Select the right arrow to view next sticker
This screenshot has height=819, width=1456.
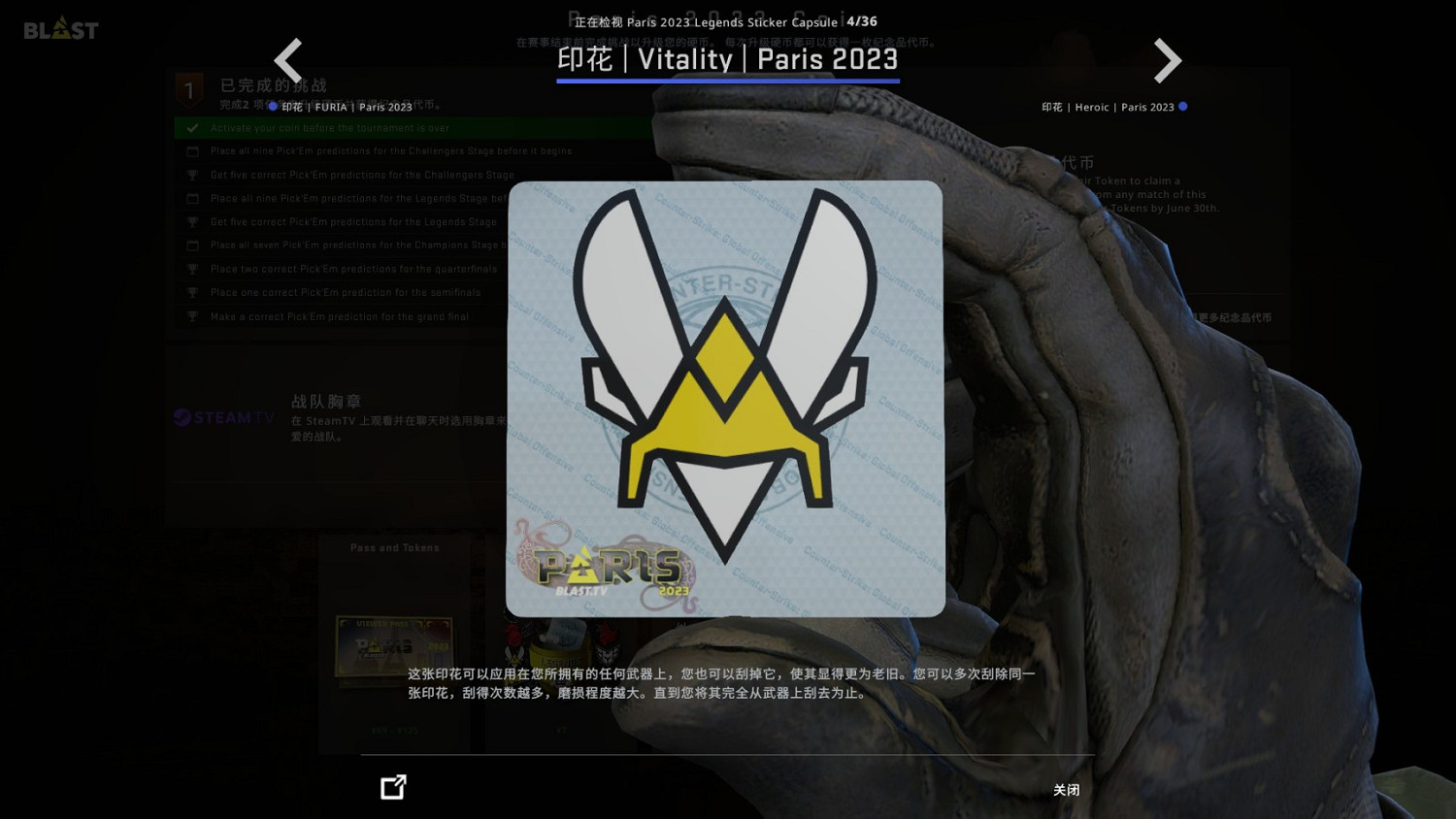coord(1167,60)
